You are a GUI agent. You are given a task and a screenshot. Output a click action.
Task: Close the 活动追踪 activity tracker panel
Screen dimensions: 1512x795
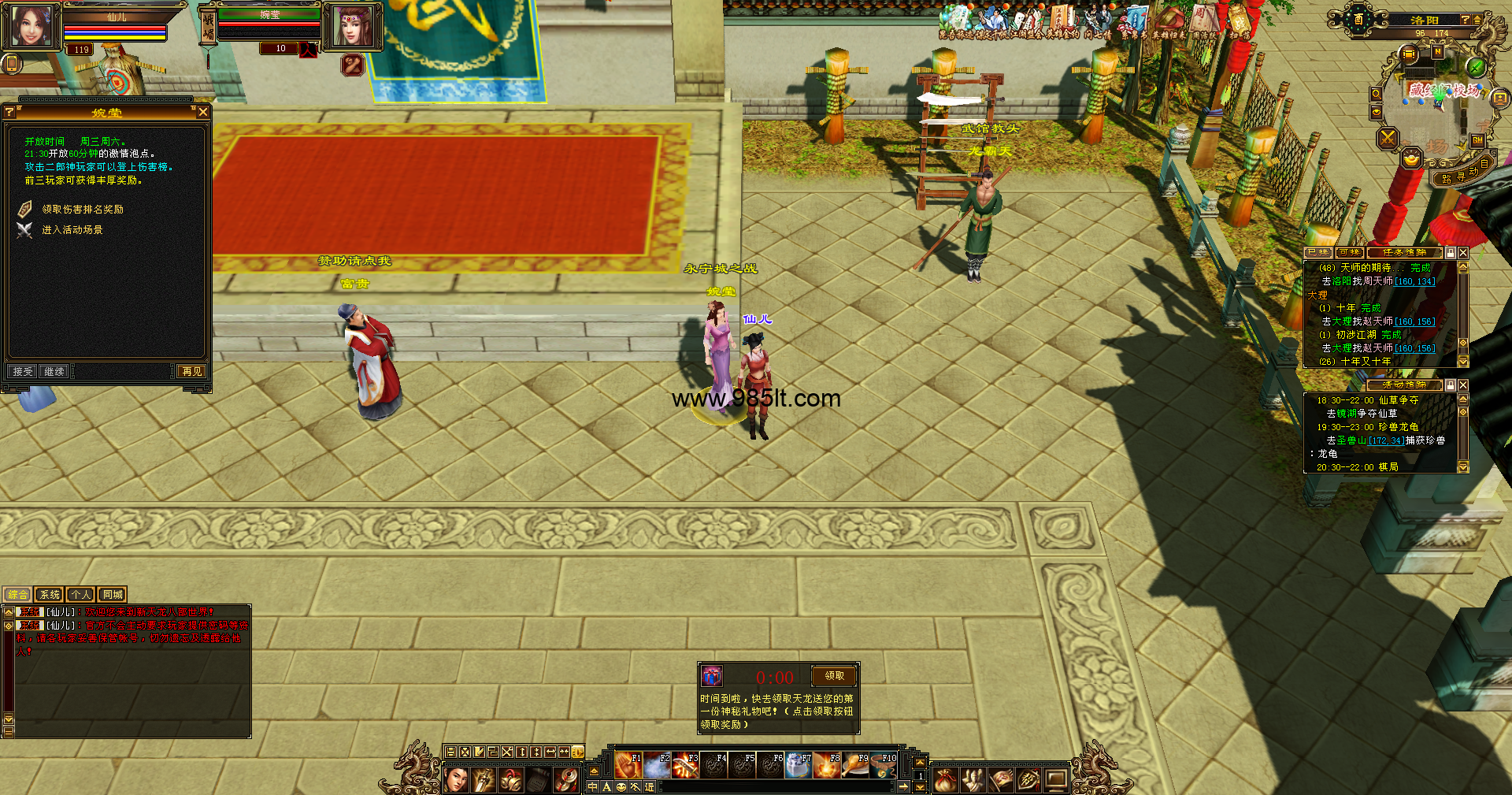pos(1463,385)
